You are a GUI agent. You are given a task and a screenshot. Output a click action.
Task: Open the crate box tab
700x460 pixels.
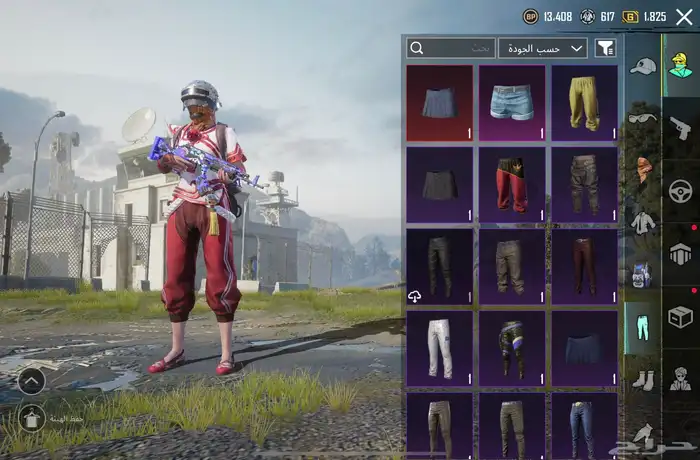point(681,316)
